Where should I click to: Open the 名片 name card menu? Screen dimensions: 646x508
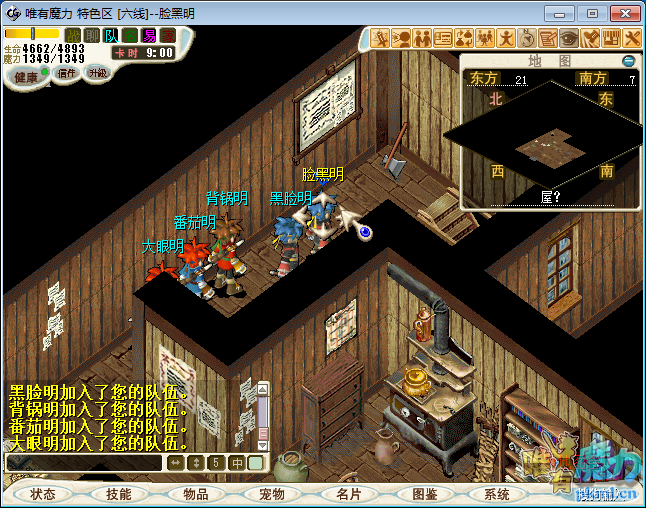click(347, 494)
